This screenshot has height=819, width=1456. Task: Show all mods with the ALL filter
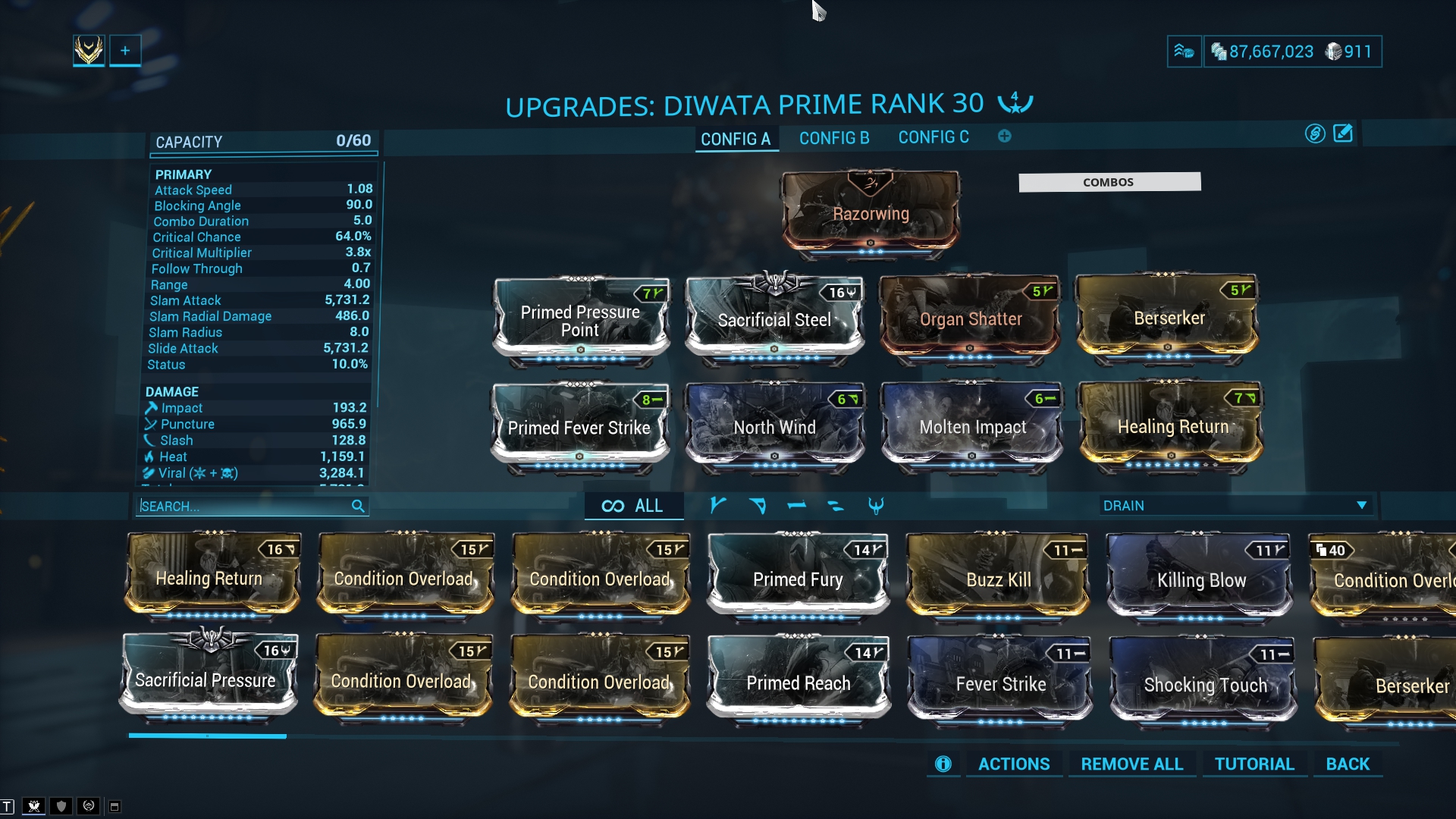[632, 506]
